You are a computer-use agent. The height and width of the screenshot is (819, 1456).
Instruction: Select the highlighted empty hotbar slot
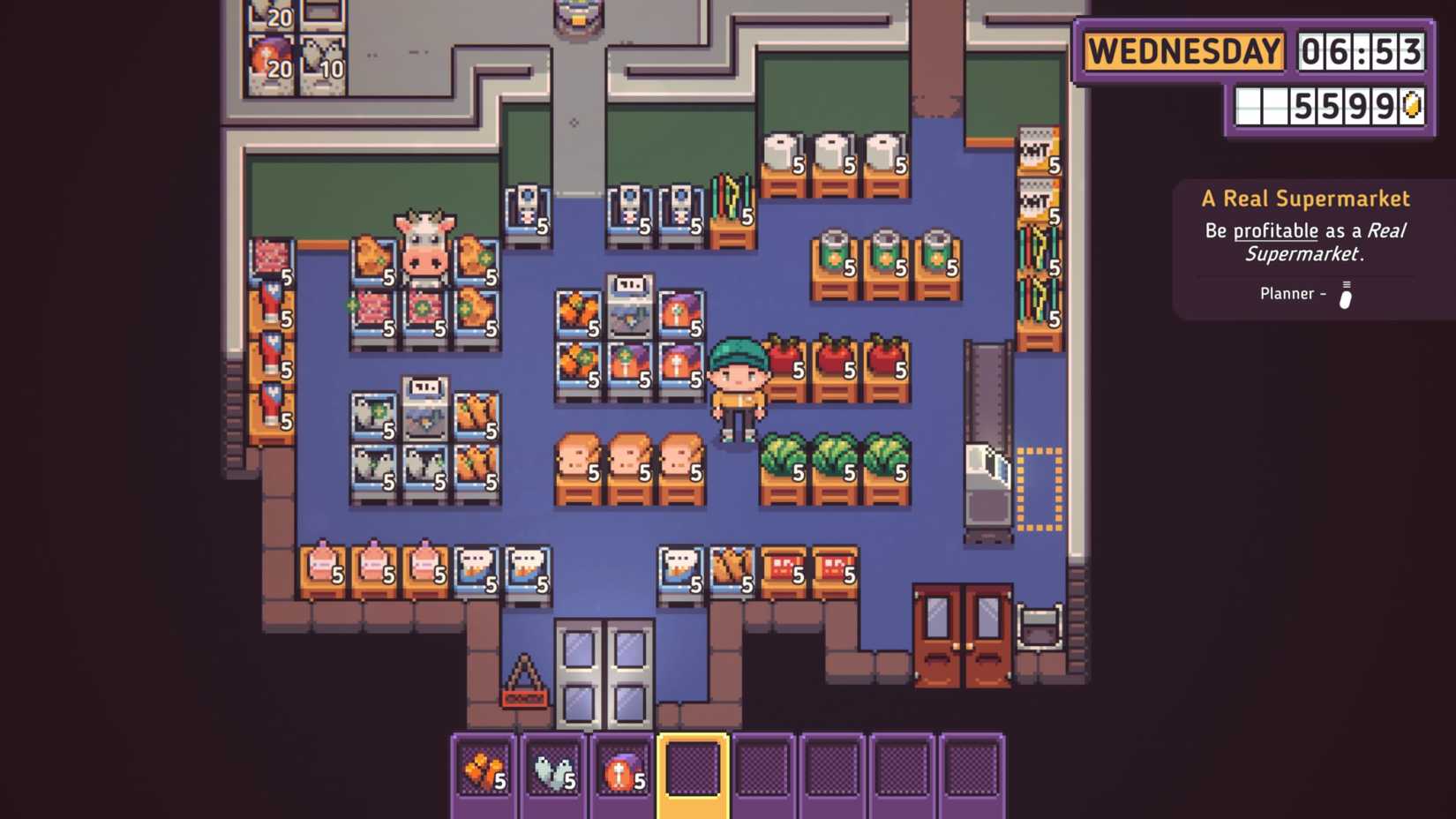coord(690,770)
